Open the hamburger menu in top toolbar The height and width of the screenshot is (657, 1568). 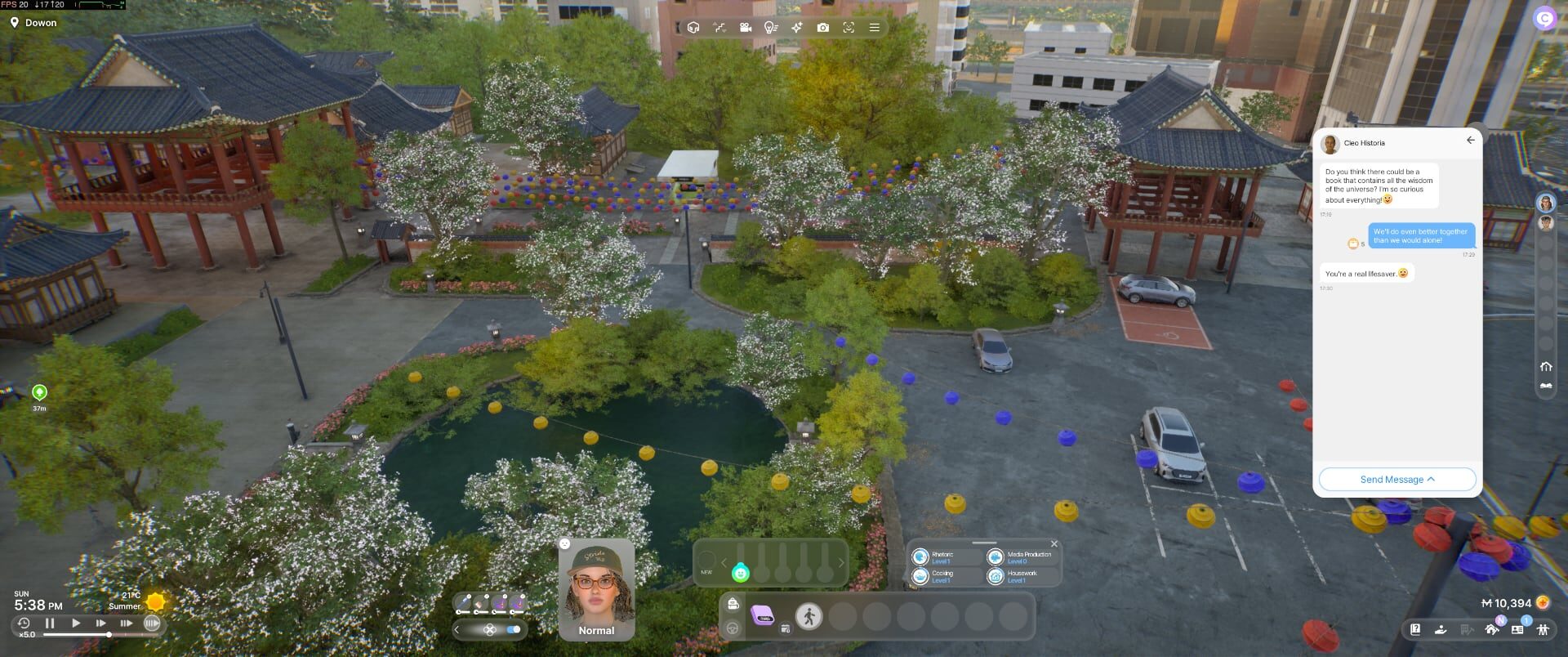pos(874,28)
